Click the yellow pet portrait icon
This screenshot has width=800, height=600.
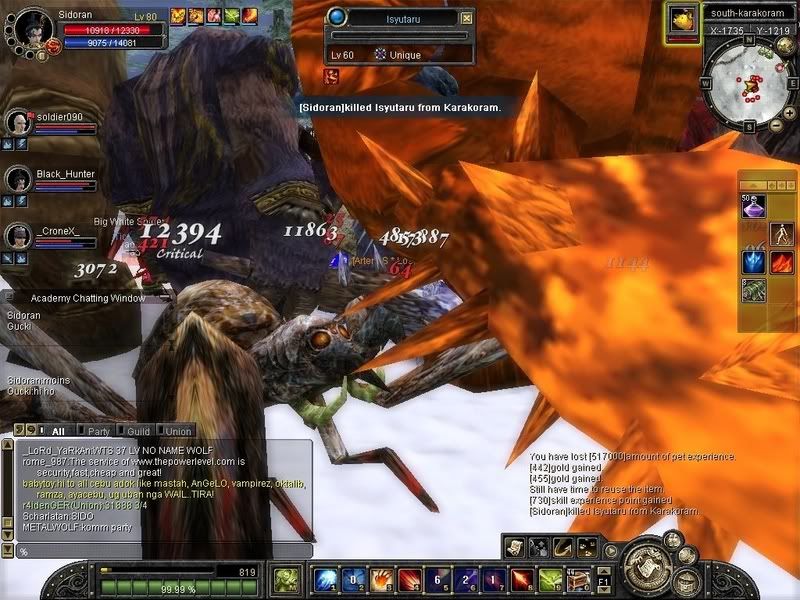[x=683, y=19]
